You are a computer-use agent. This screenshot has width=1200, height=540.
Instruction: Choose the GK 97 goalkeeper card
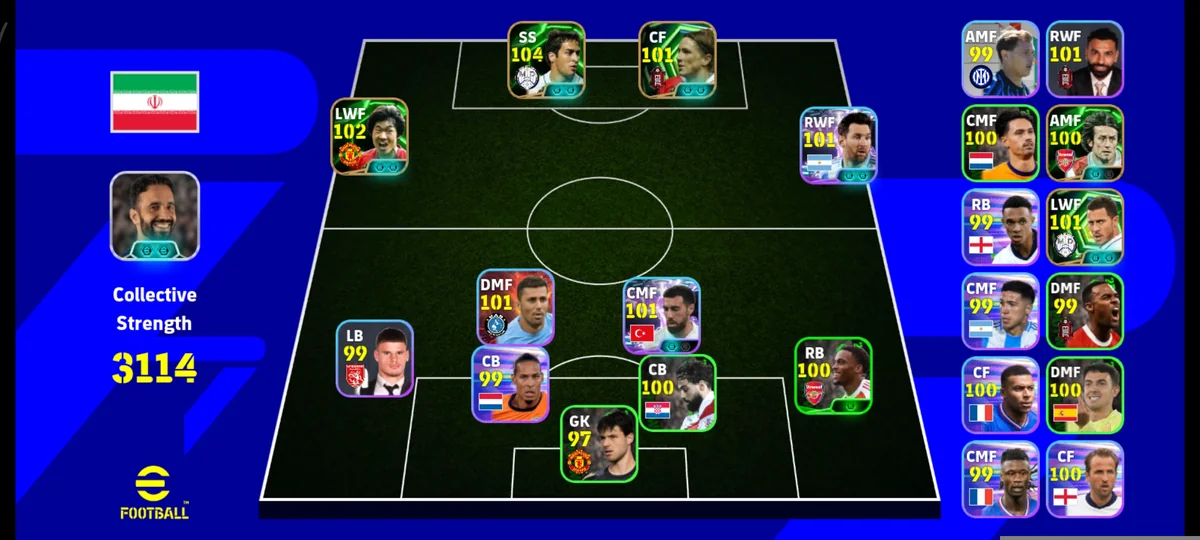tap(598, 443)
